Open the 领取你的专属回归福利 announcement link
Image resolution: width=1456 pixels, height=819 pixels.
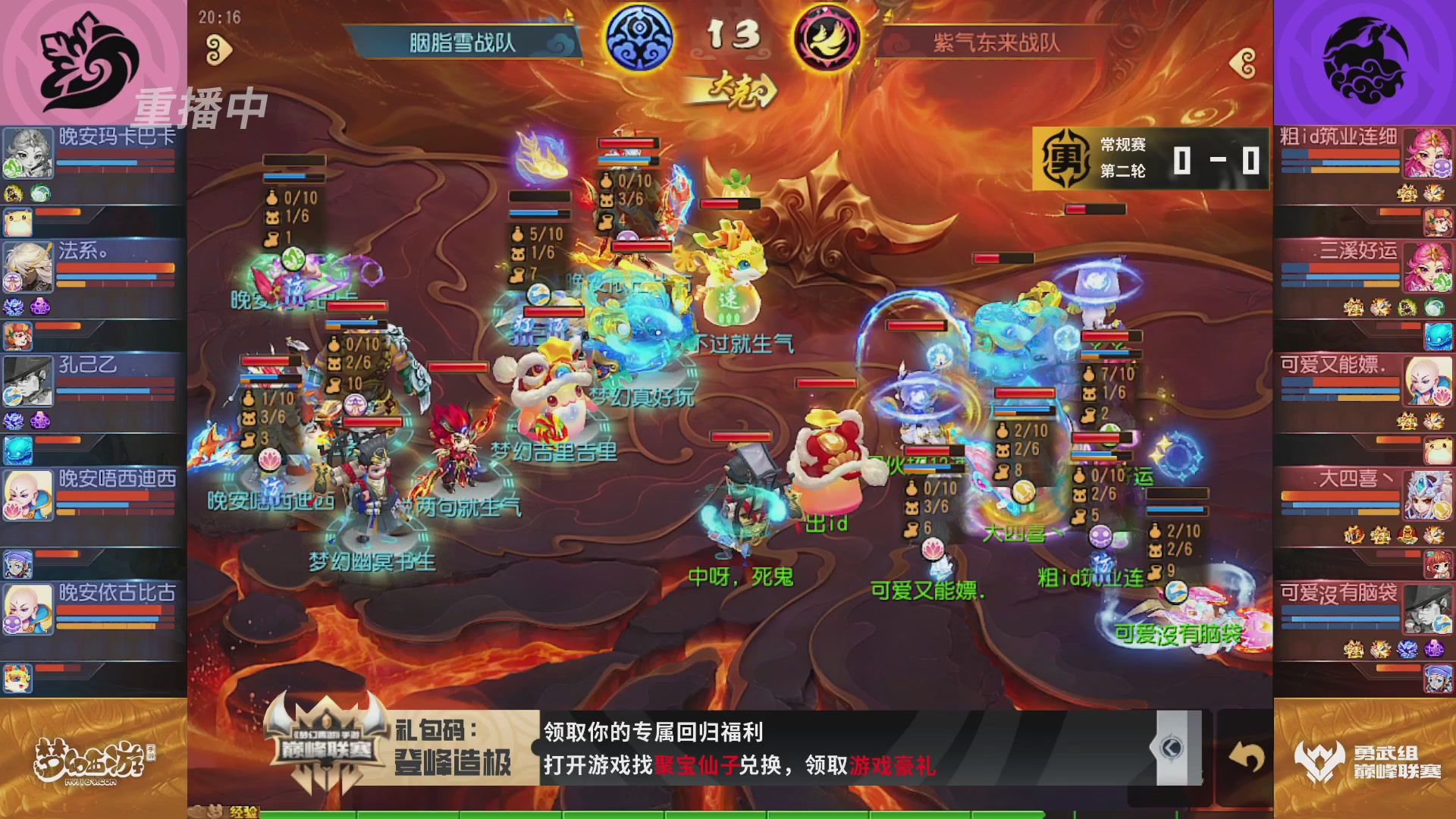(x=652, y=732)
